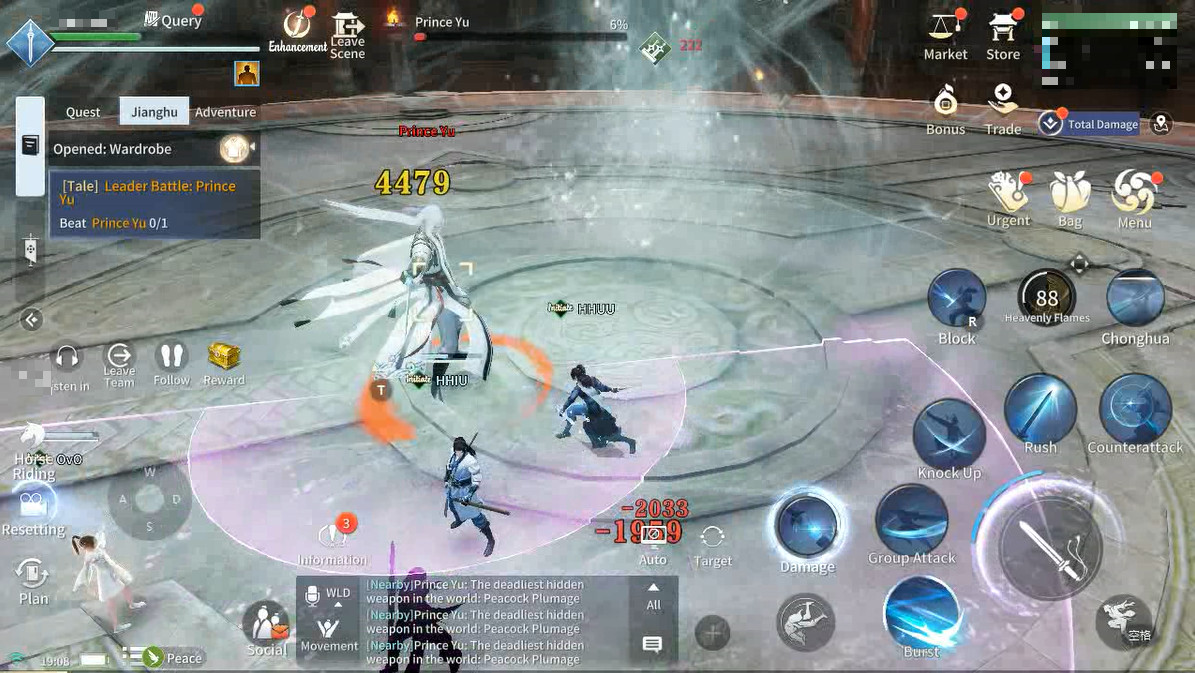Open the Market
Viewport: 1195px width, 673px height.
coord(944,34)
